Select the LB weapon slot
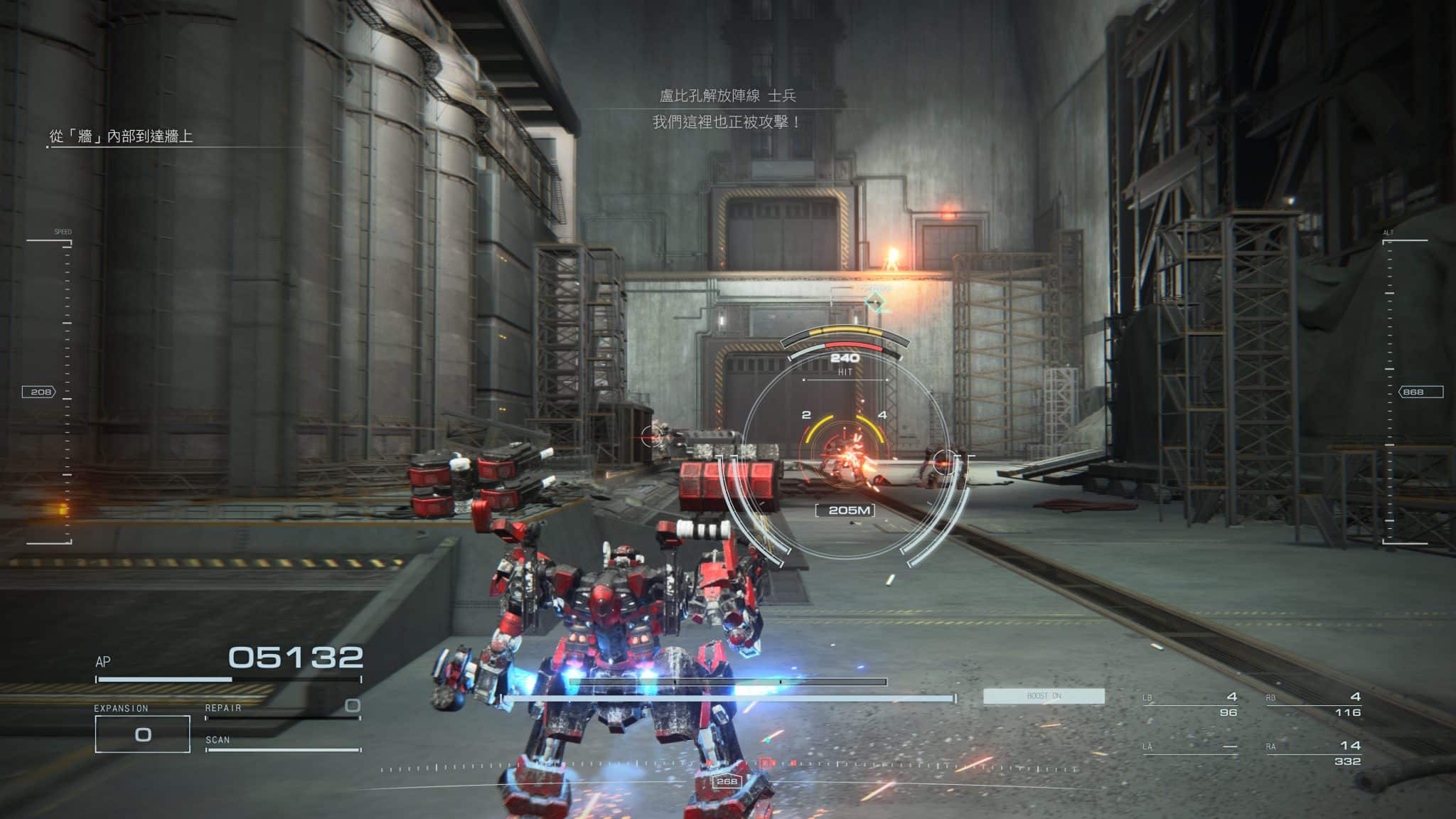 (x=1192, y=703)
